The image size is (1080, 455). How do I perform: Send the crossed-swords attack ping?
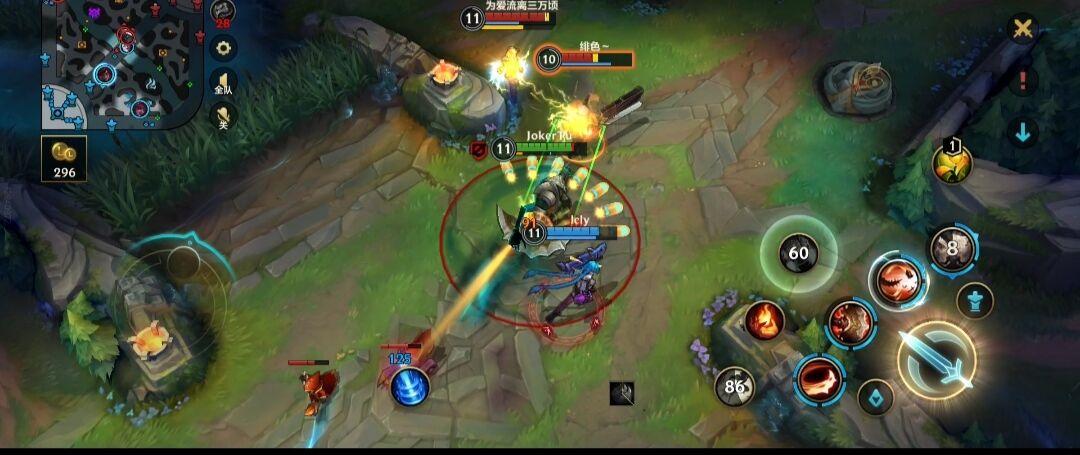[1021, 28]
